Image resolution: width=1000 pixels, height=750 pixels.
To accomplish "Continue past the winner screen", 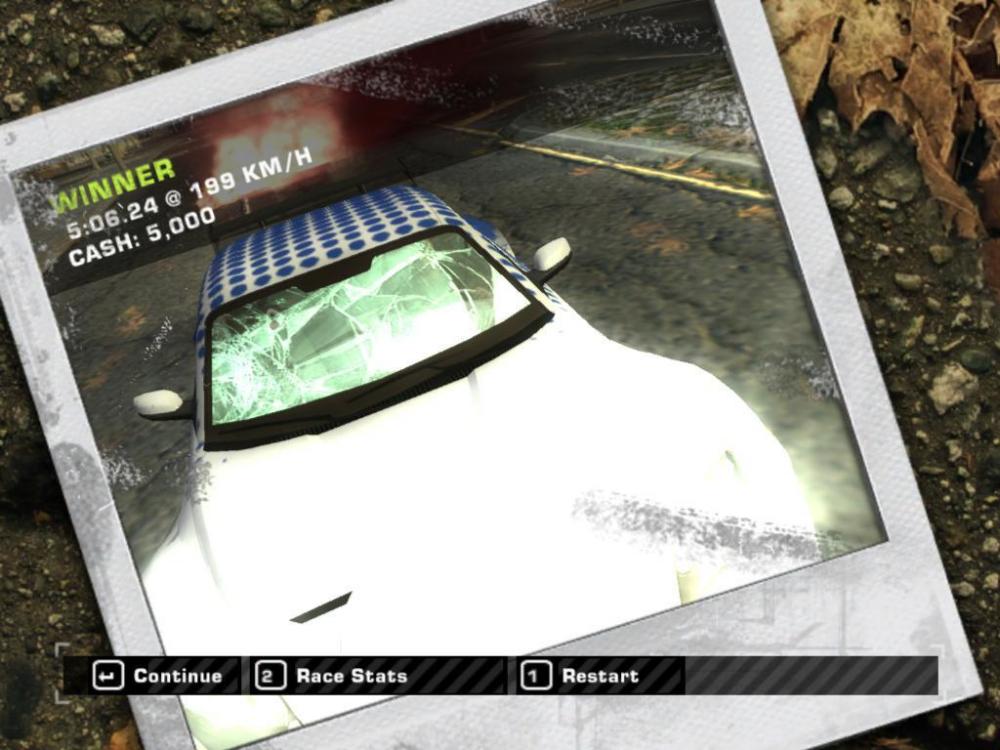I will tap(159, 676).
